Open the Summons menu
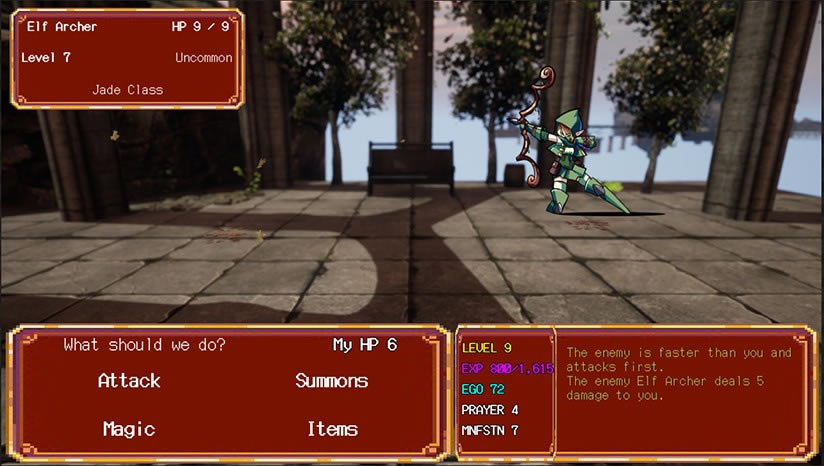Screen dimensions: 824x466 tap(331, 381)
